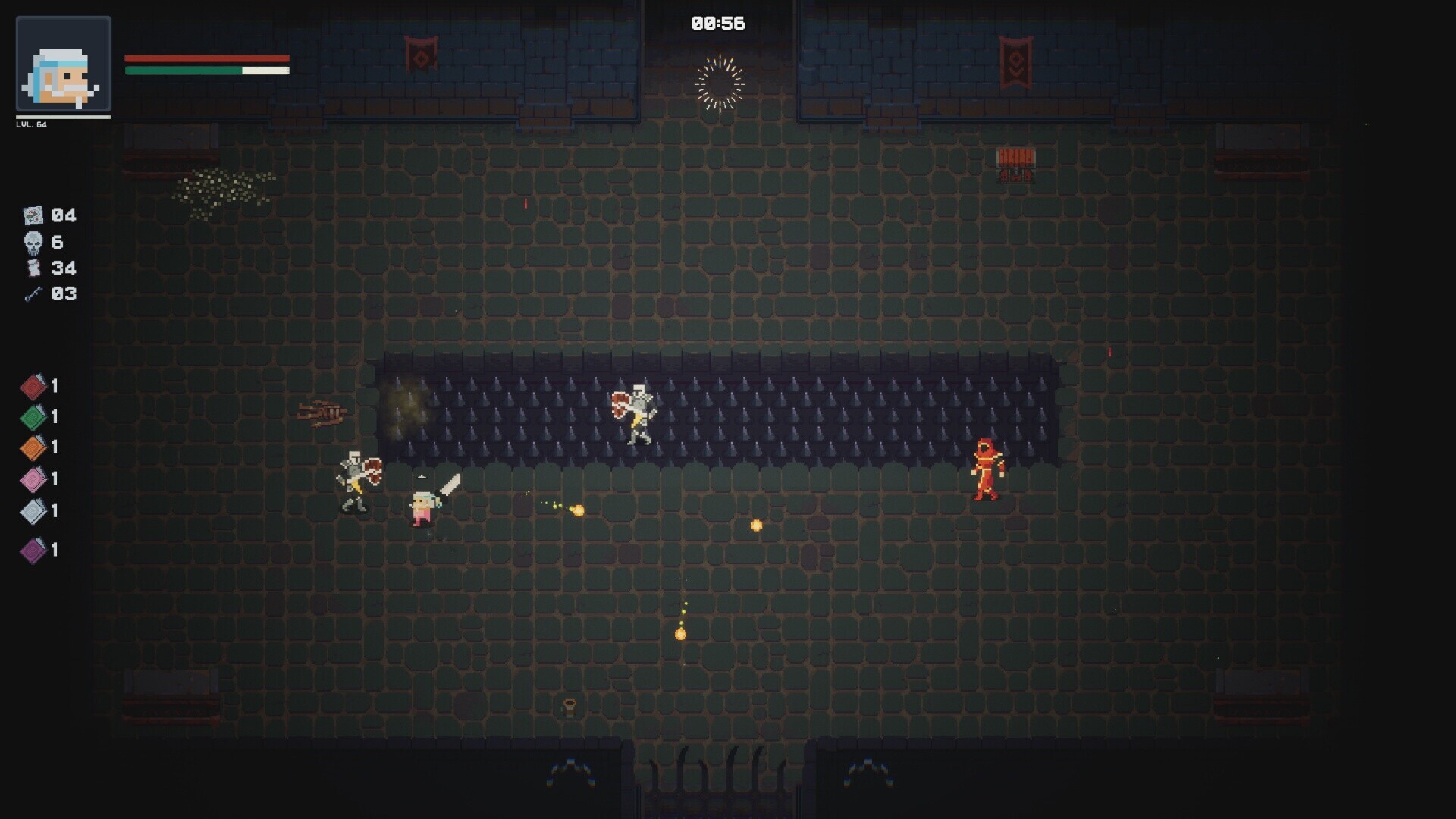Image resolution: width=1456 pixels, height=819 pixels.
Task: Pick the white spellbook
Action: pos(33,511)
